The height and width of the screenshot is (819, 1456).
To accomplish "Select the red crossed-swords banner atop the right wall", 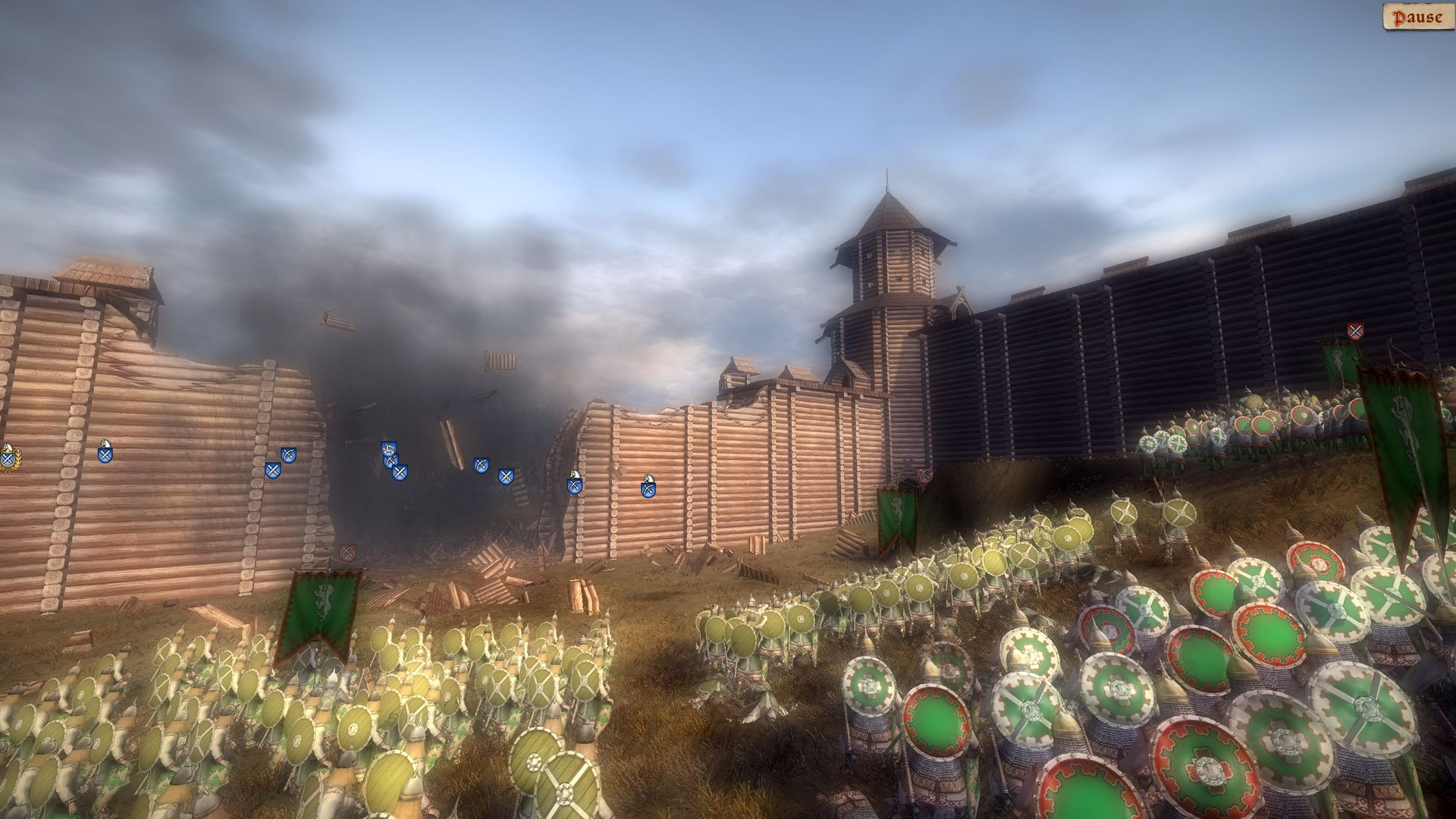I will [x=1355, y=330].
